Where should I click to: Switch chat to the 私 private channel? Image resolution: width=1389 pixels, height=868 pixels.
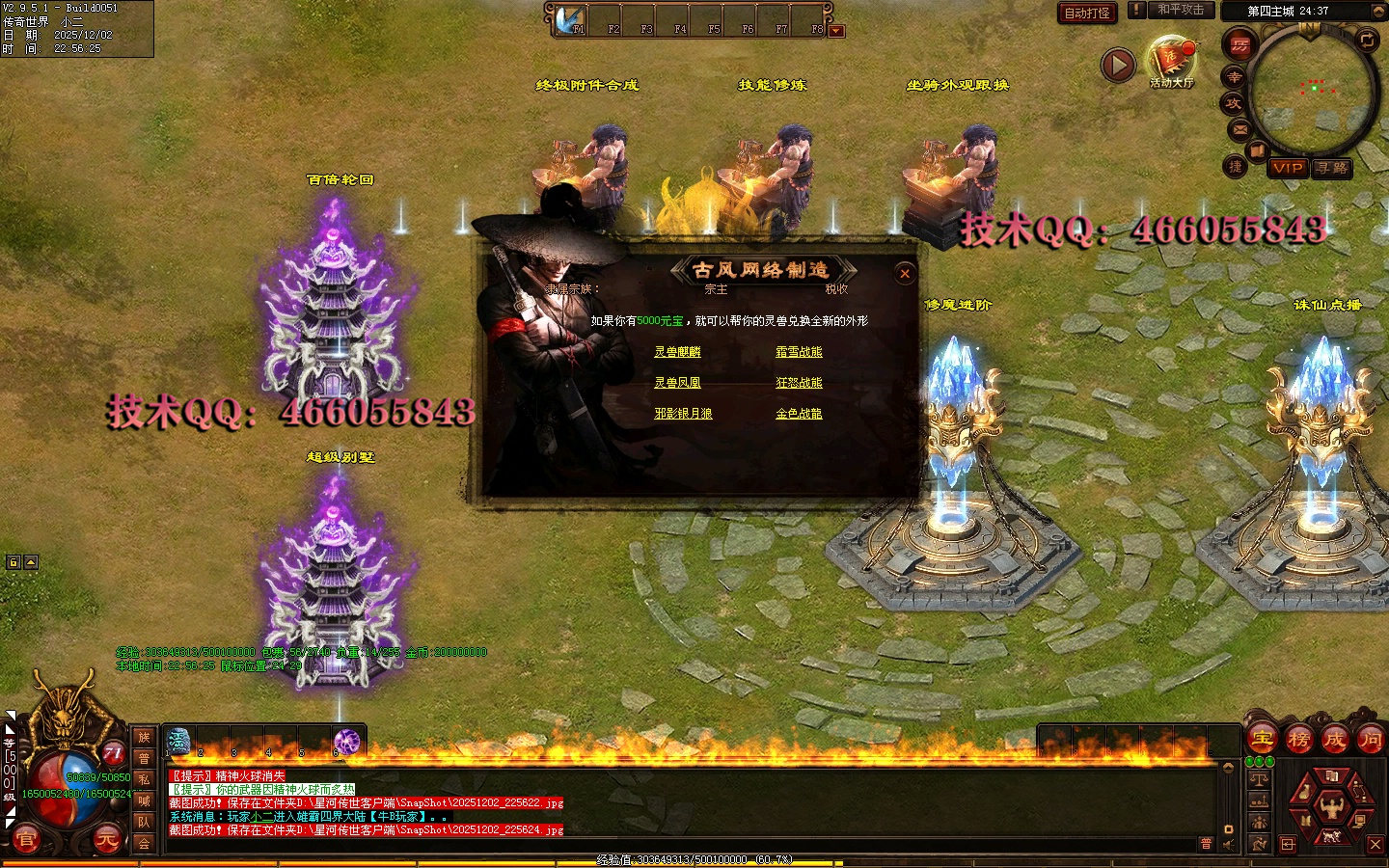tap(144, 779)
